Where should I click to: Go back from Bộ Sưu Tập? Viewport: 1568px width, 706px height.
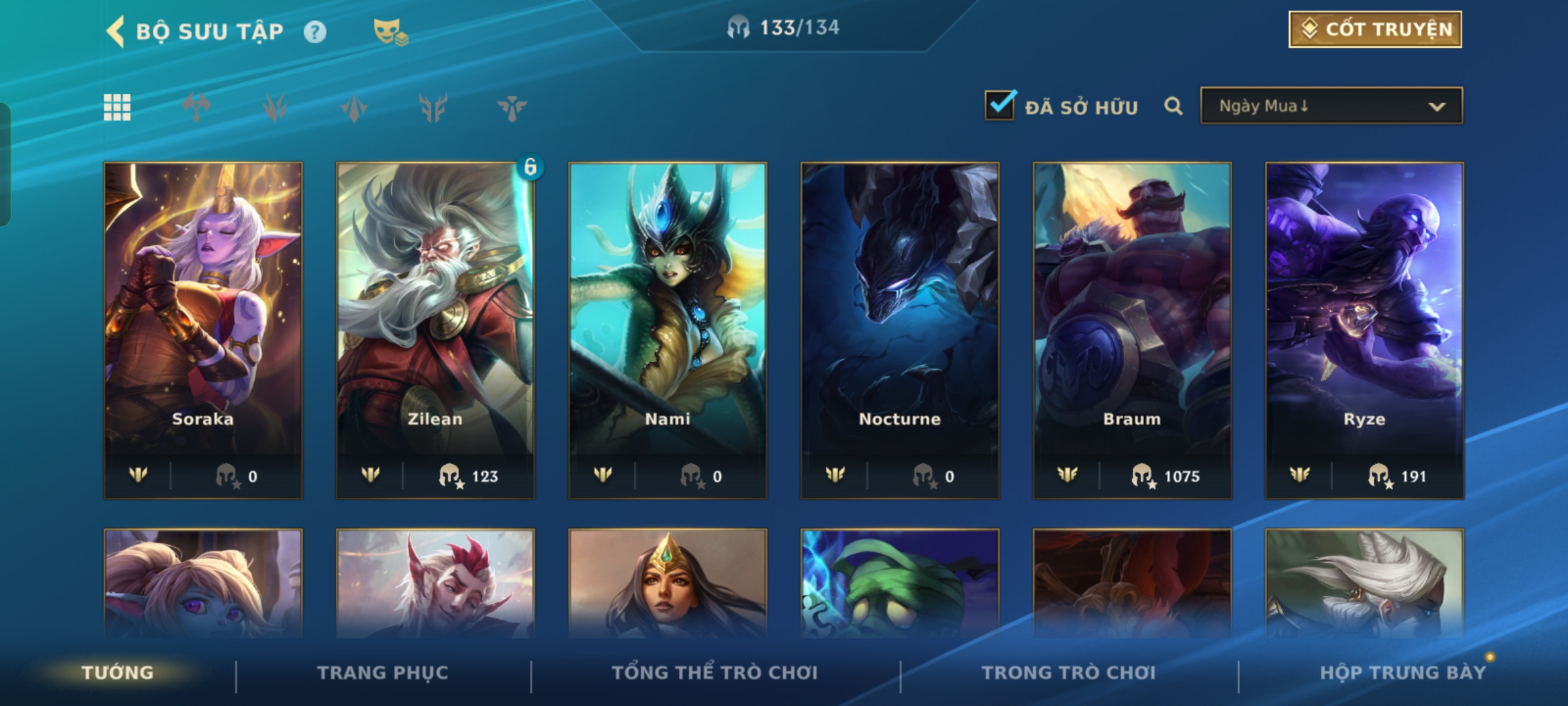pos(116,31)
